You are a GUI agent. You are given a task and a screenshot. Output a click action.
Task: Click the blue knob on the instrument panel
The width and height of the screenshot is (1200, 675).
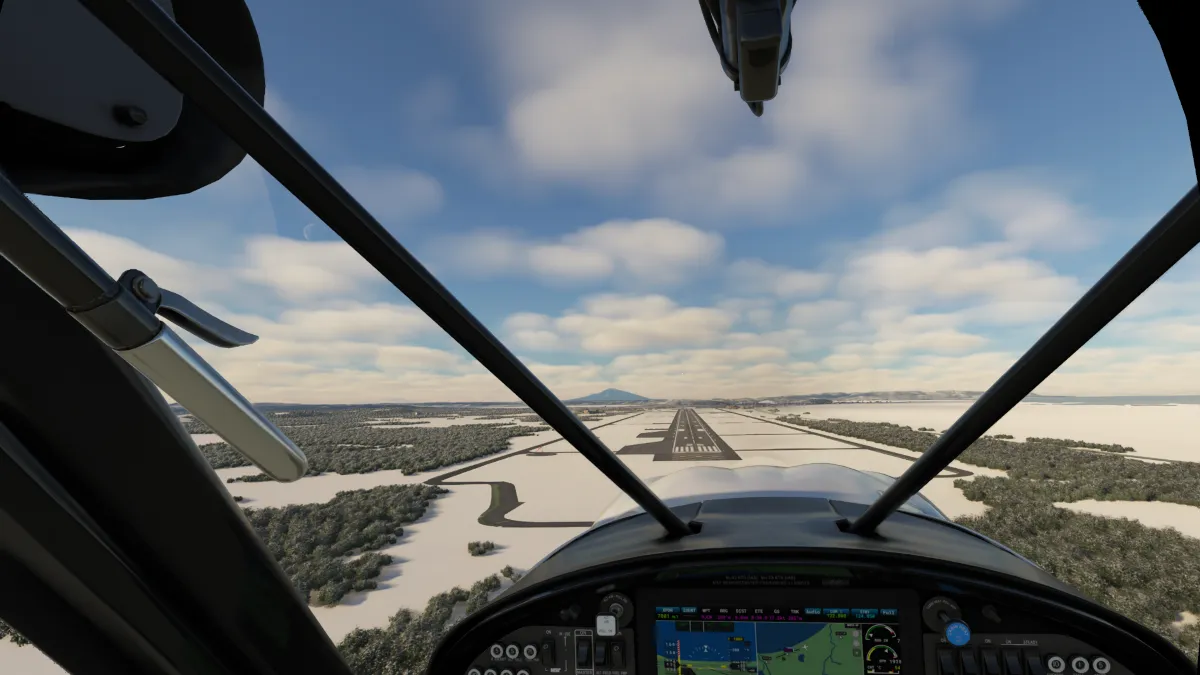coord(957,632)
